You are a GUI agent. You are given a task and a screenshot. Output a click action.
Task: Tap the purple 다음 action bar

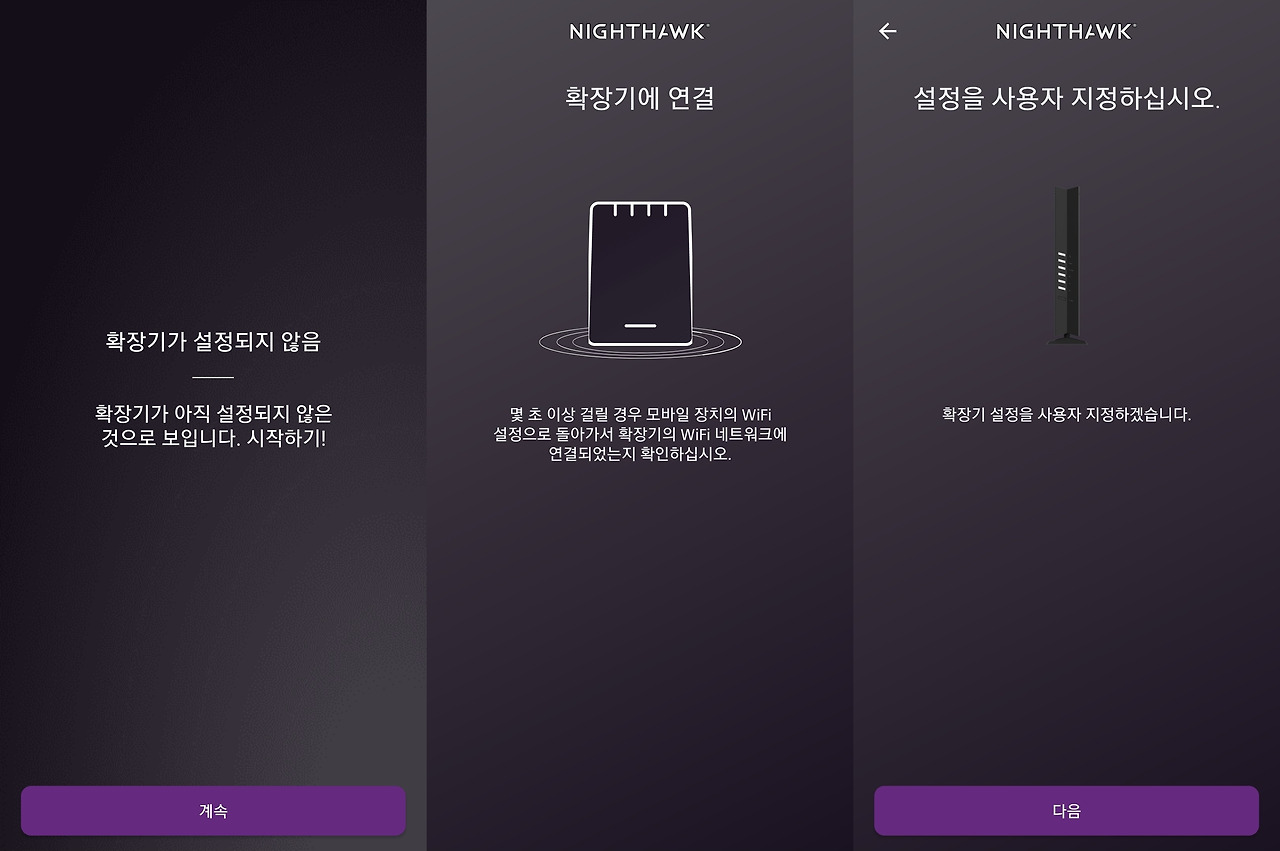(x=1065, y=811)
